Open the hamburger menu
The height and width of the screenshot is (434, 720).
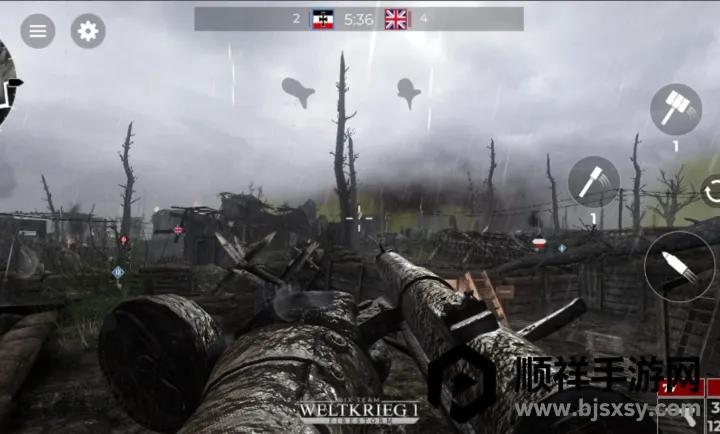[38, 31]
